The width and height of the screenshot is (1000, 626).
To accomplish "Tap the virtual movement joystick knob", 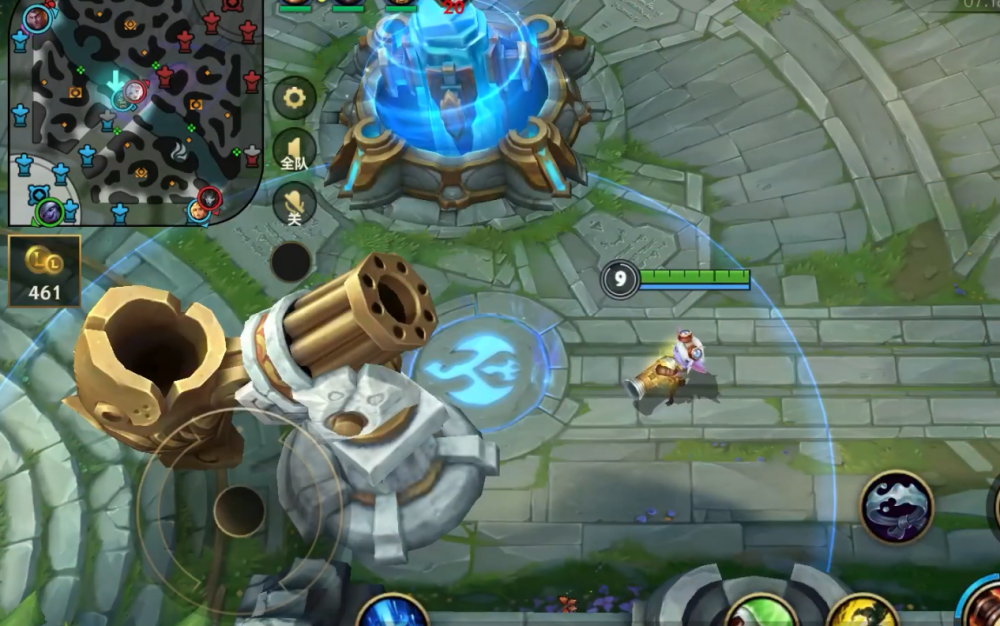I will click(239, 511).
